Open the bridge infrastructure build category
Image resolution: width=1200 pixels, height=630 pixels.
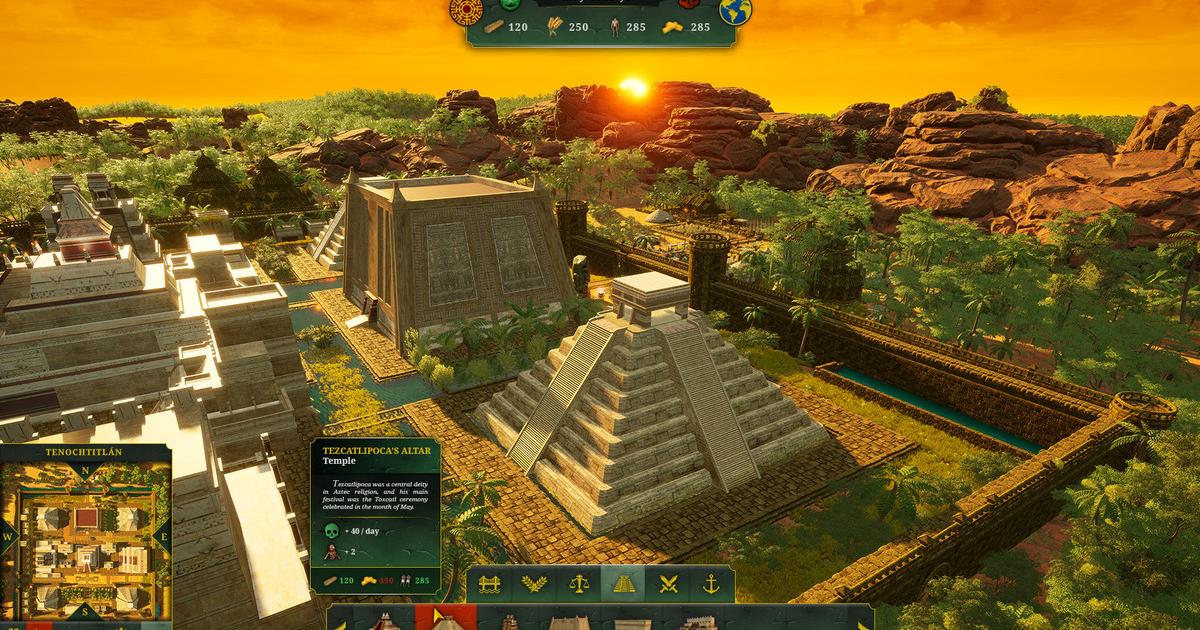pyautogui.click(x=489, y=584)
